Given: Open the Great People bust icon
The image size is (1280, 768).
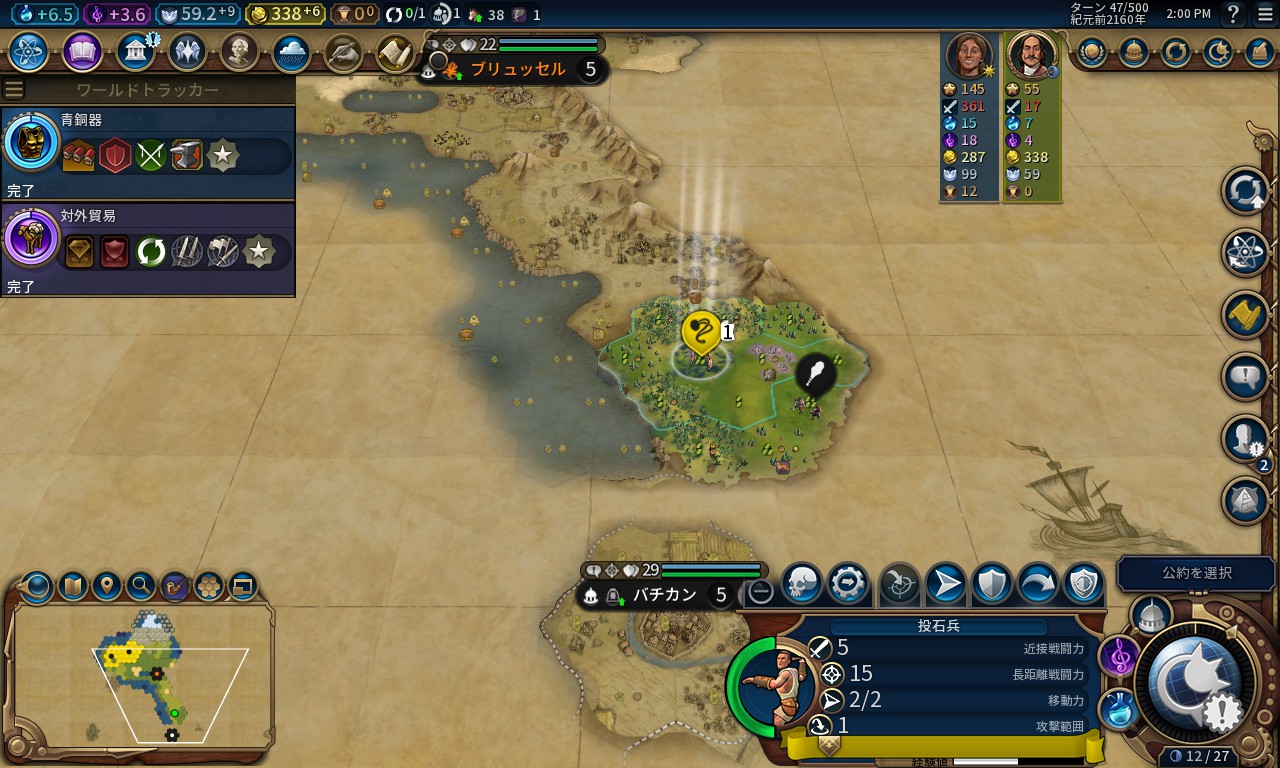Looking at the screenshot, I should [240, 51].
